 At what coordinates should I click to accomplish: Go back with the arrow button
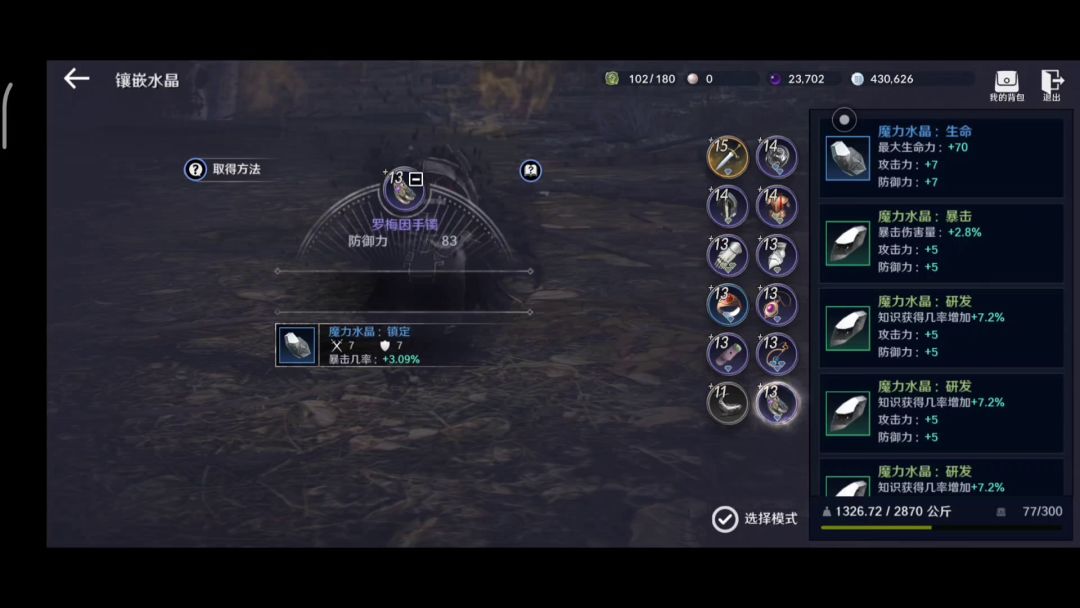click(x=76, y=79)
